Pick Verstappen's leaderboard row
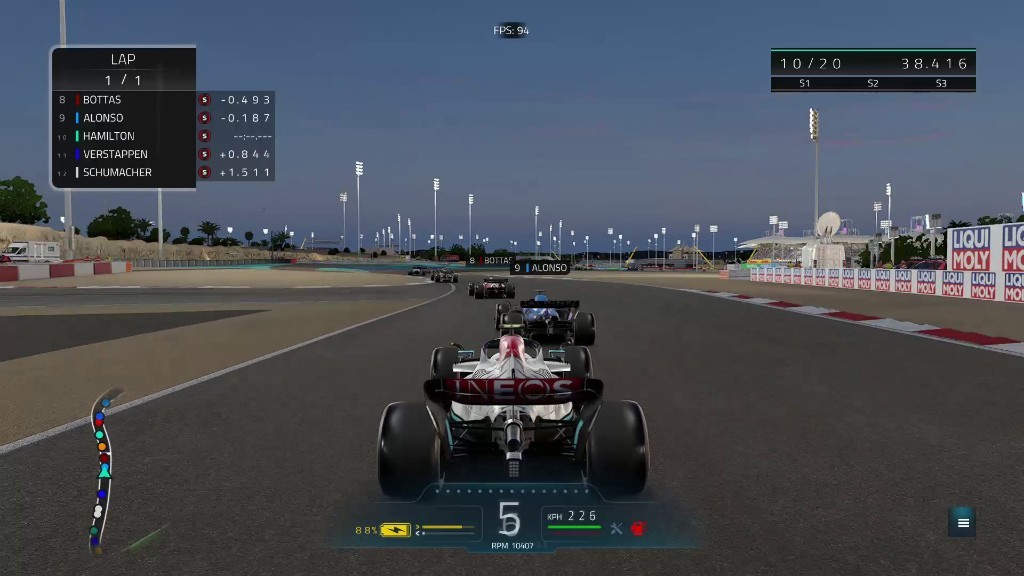The width and height of the screenshot is (1024, 576). tap(115, 154)
